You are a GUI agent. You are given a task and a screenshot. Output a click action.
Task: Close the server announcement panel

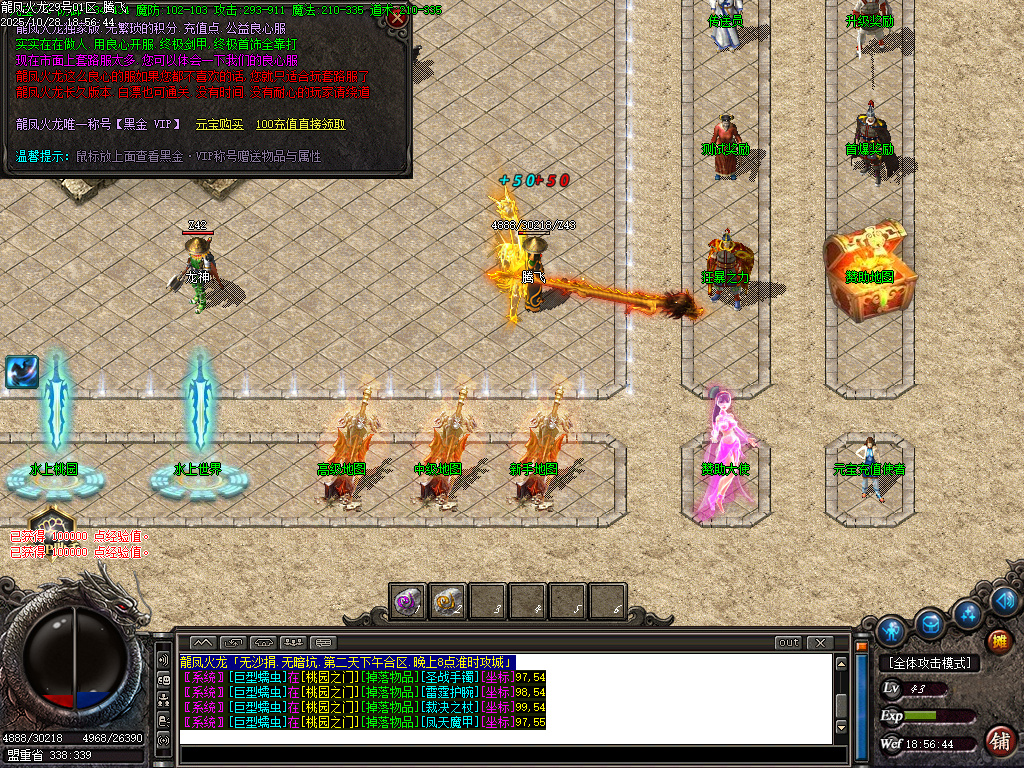click(398, 18)
